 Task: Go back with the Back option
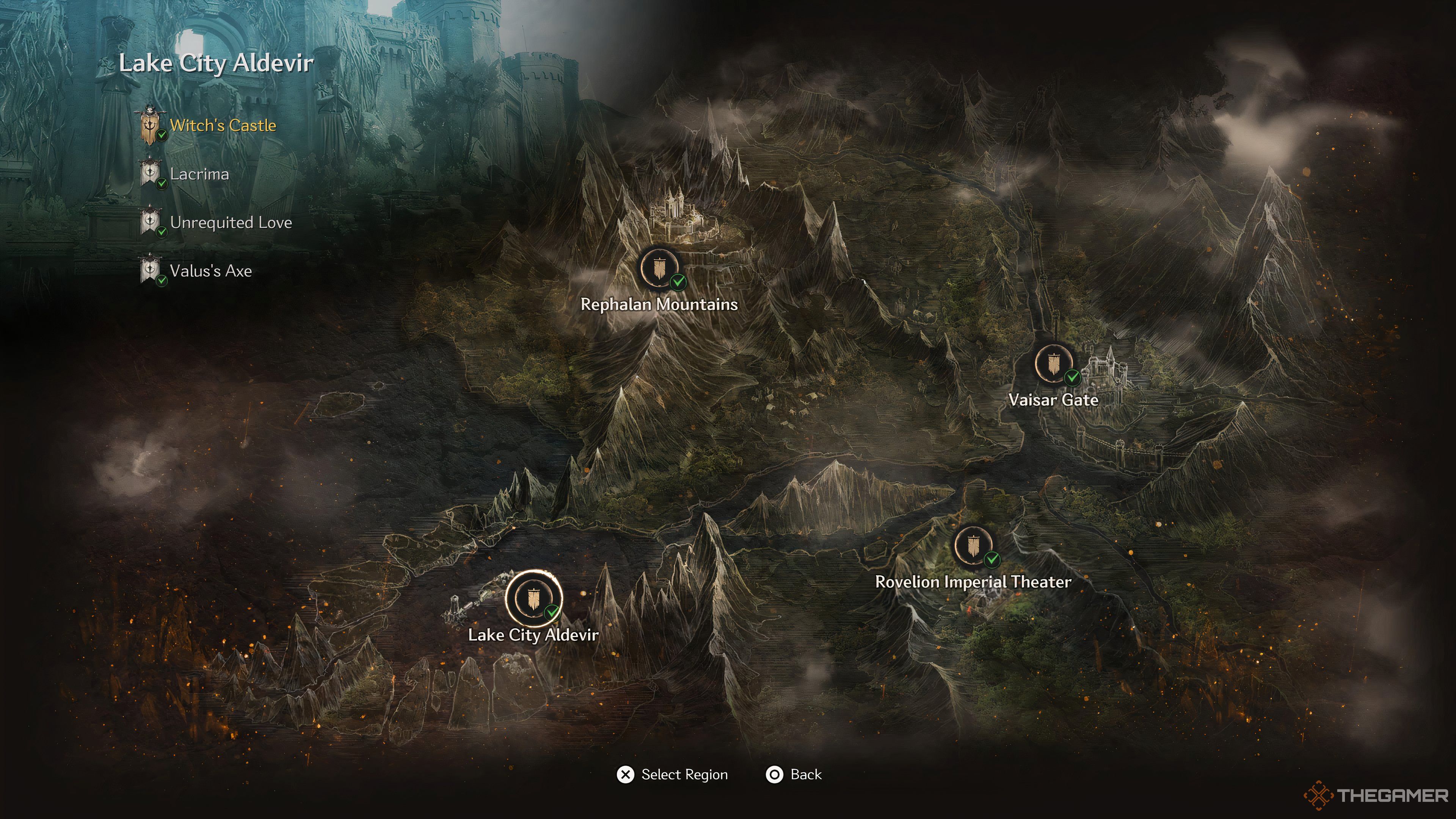pyautogui.click(x=794, y=774)
